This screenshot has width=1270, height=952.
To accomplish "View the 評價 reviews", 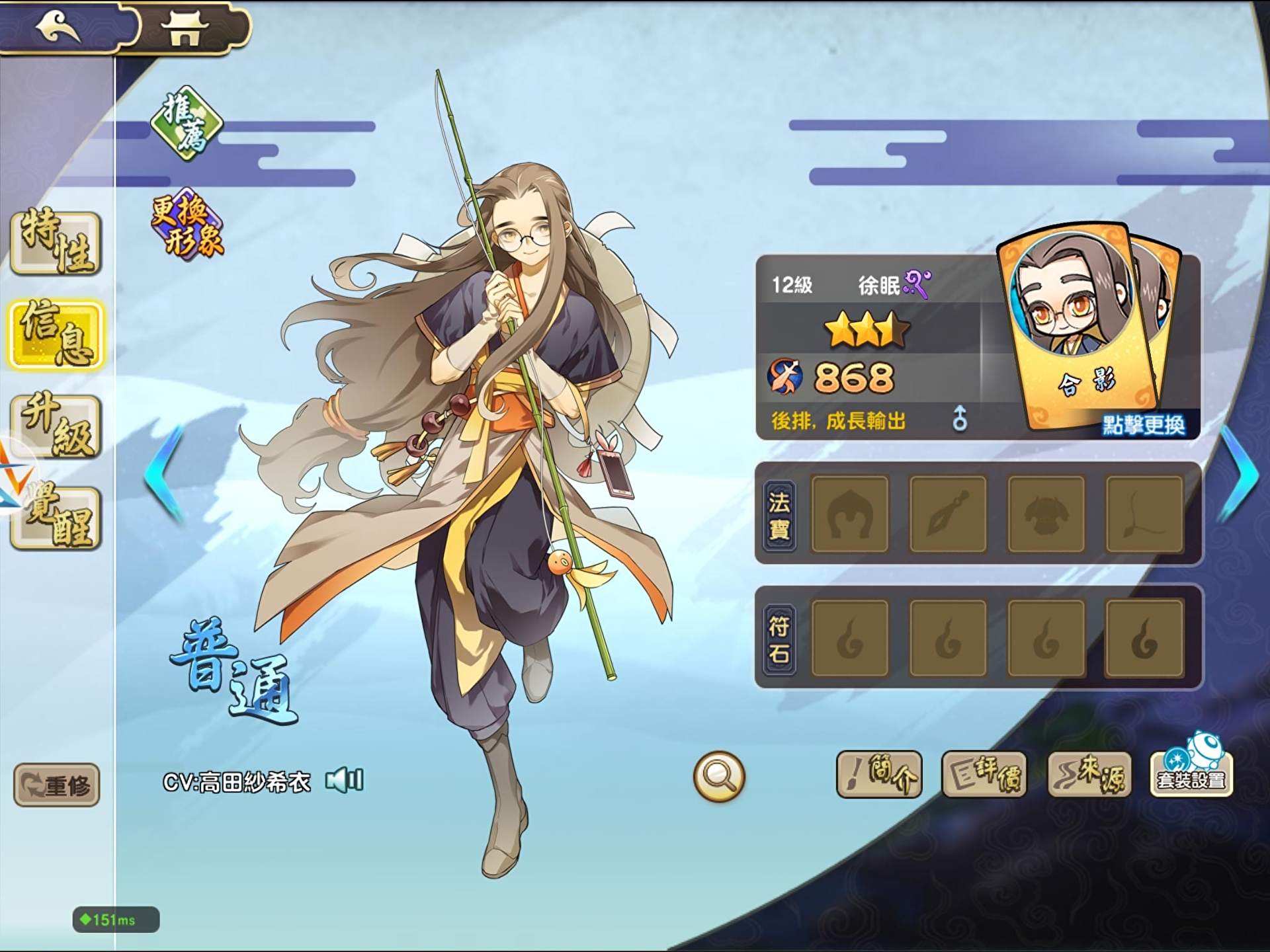I will (x=984, y=774).
